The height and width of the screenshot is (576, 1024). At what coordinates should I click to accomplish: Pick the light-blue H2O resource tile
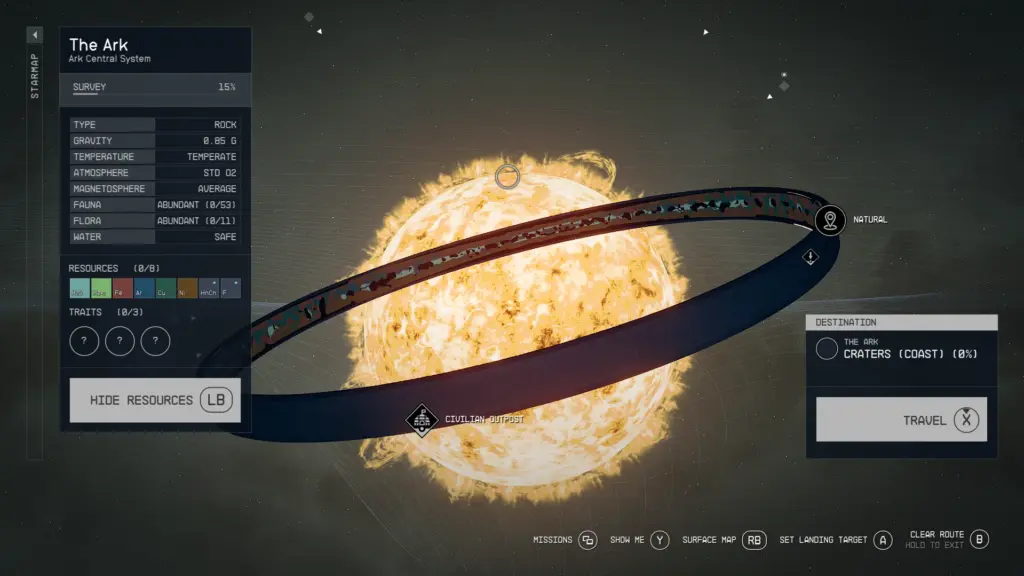coord(80,289)
